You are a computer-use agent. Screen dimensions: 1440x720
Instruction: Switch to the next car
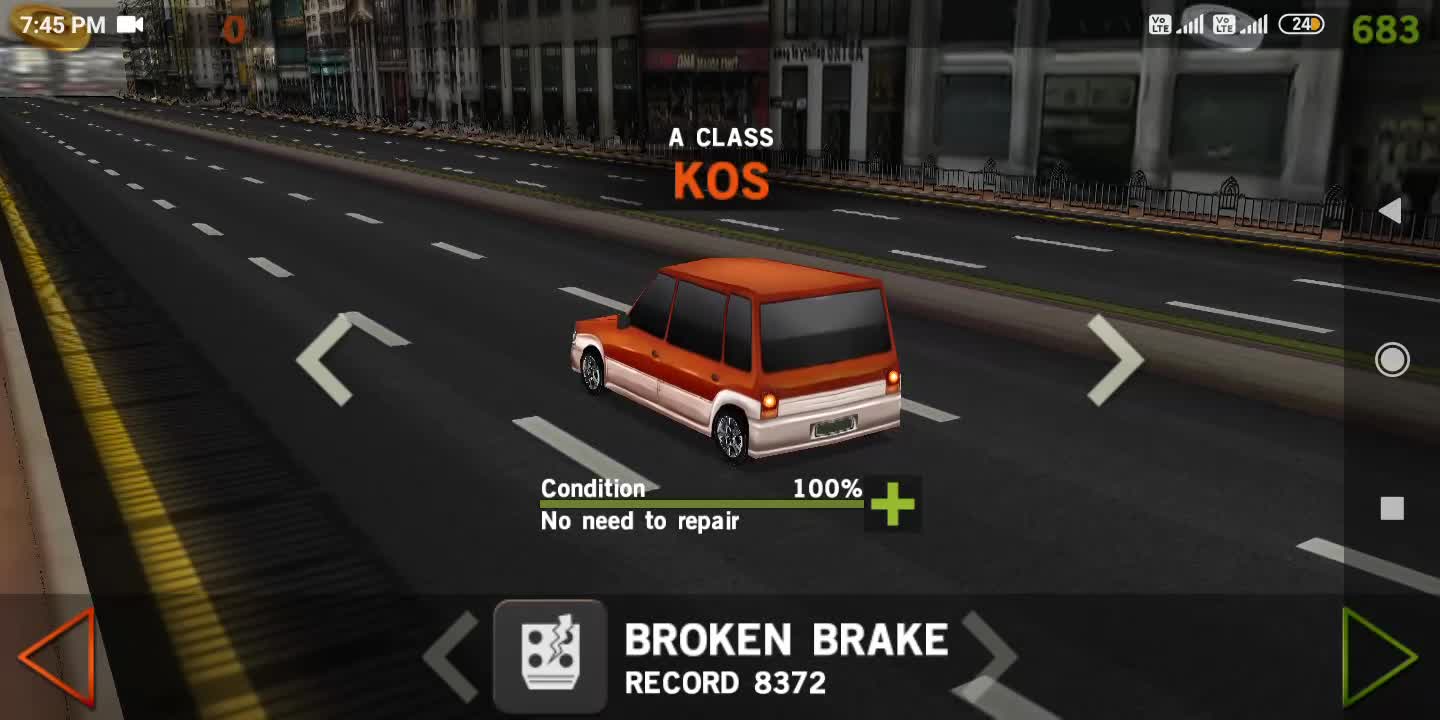click(1115, 359)
